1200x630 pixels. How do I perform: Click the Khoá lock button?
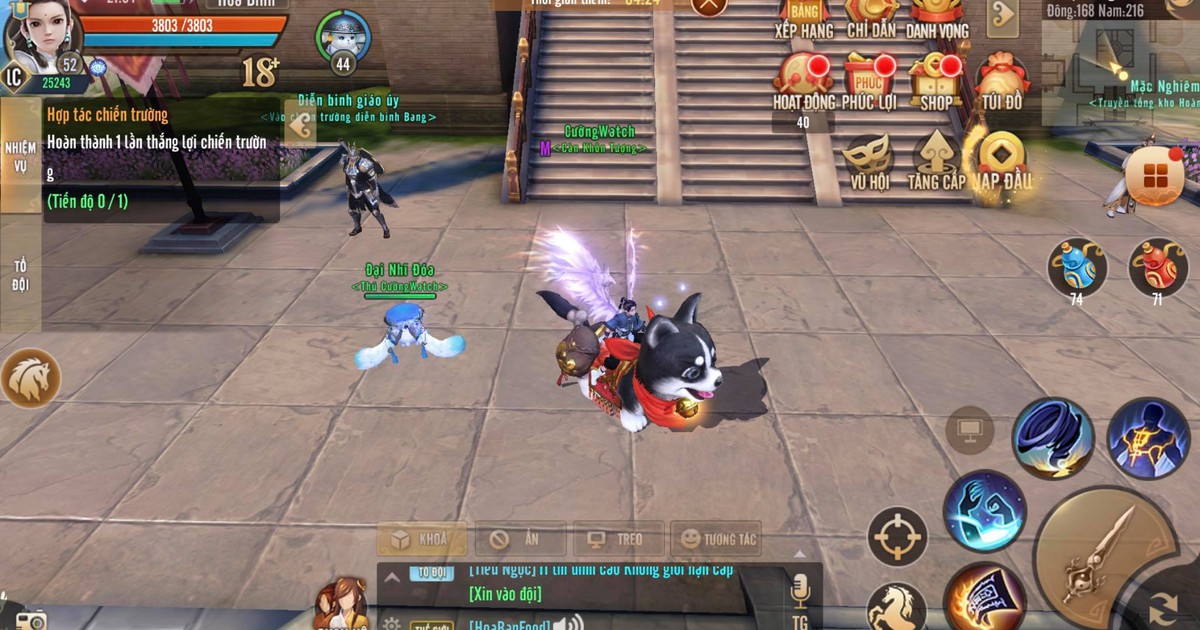coord(421,539)
